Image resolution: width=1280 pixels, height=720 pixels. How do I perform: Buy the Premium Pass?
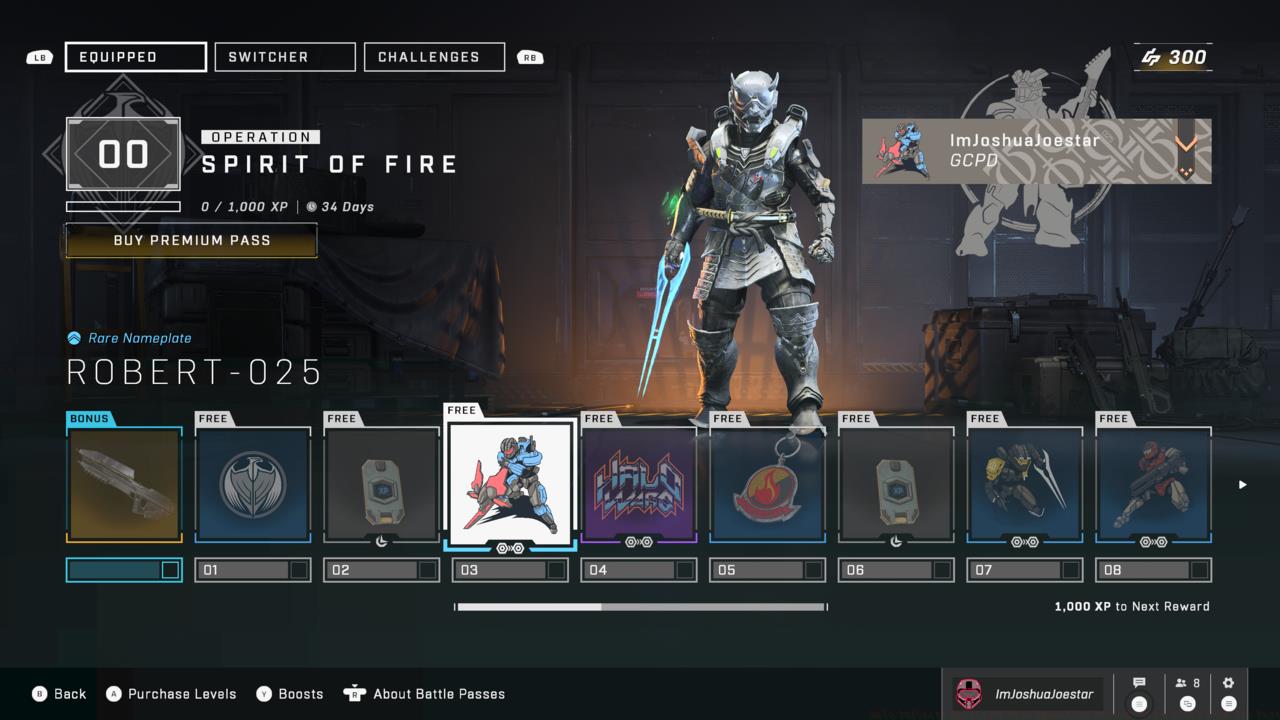click(x=191, y=240)
